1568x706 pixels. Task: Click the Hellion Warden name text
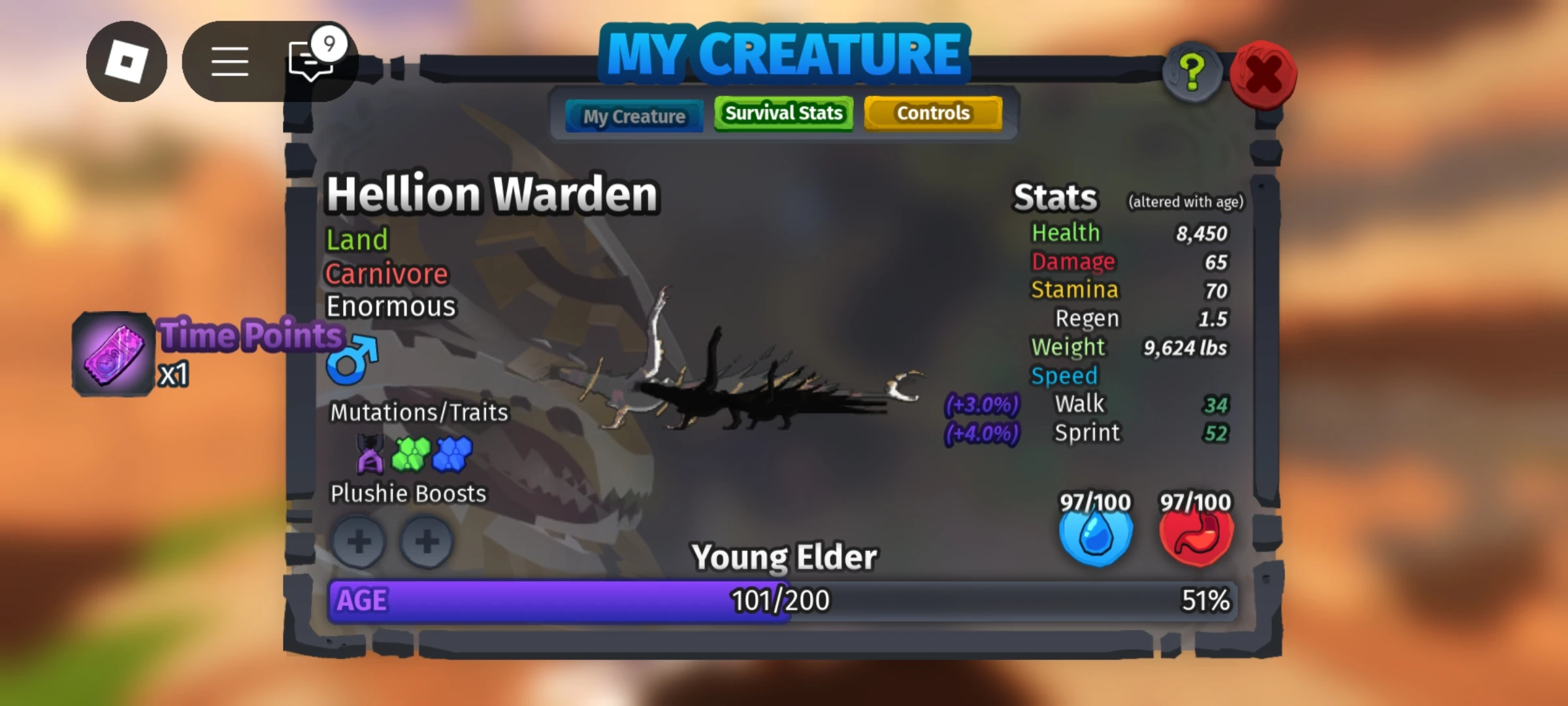tap(493, 193)
